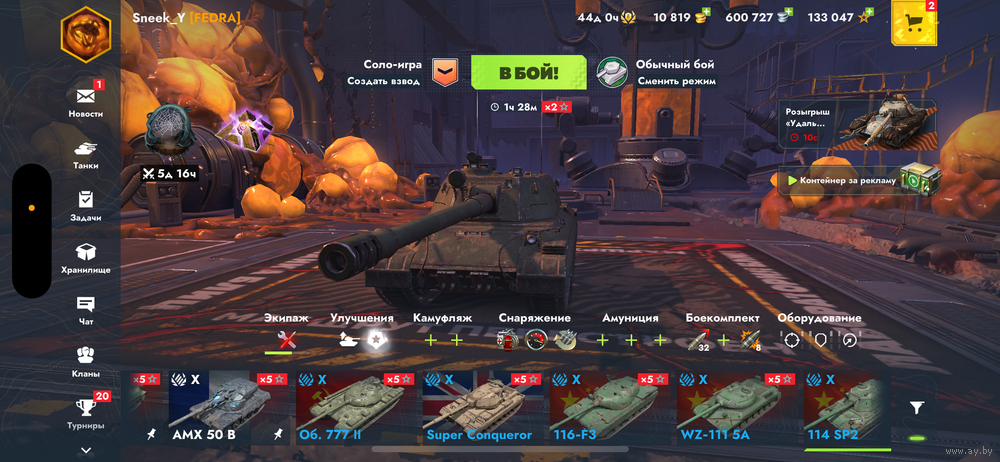The width and height of the screenshot is (1000, 462).
Task: Start battle with В БОЙ! button
Action: pos(528,72)
